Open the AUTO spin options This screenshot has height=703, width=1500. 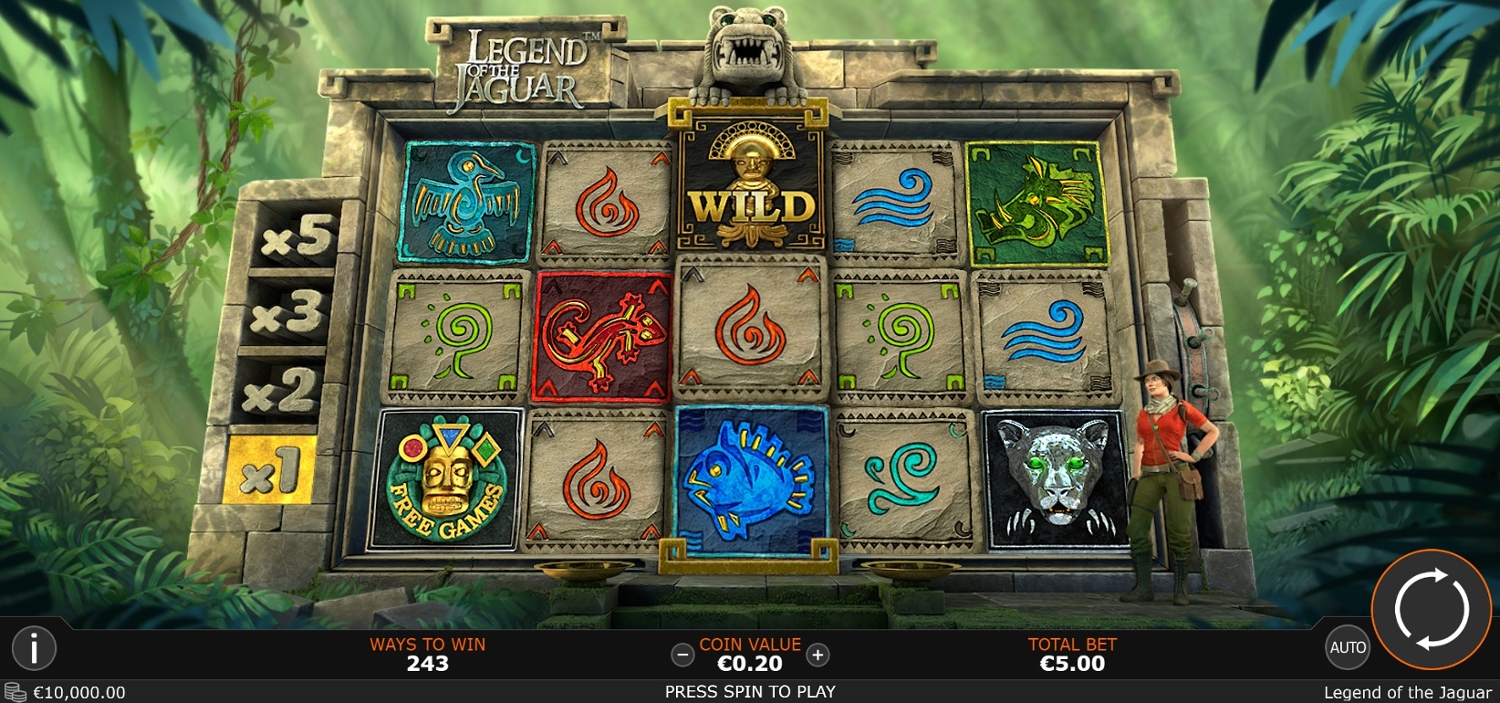(1347, 647)
